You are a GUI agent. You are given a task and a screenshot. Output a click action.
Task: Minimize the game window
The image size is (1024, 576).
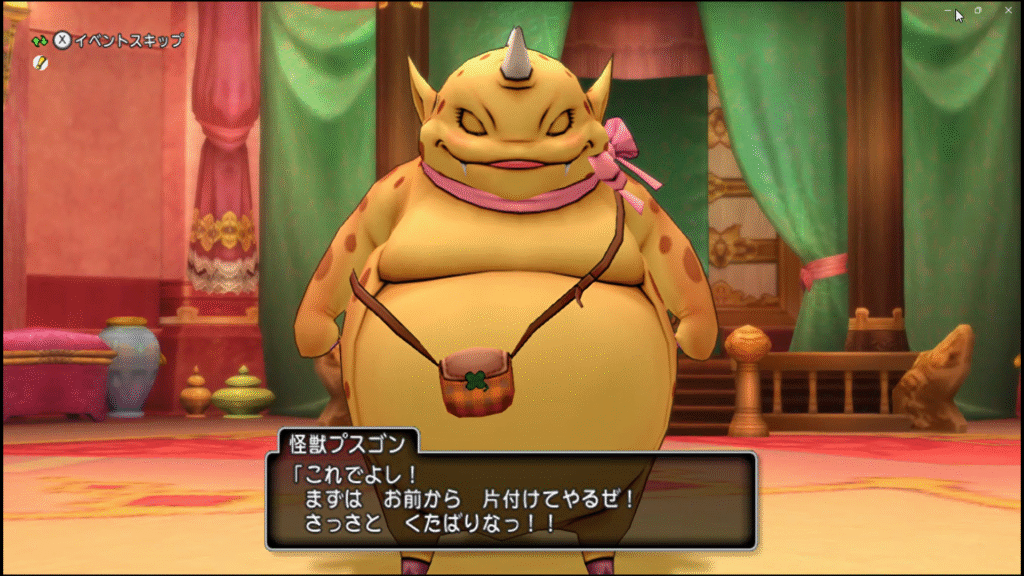point(948,10)
